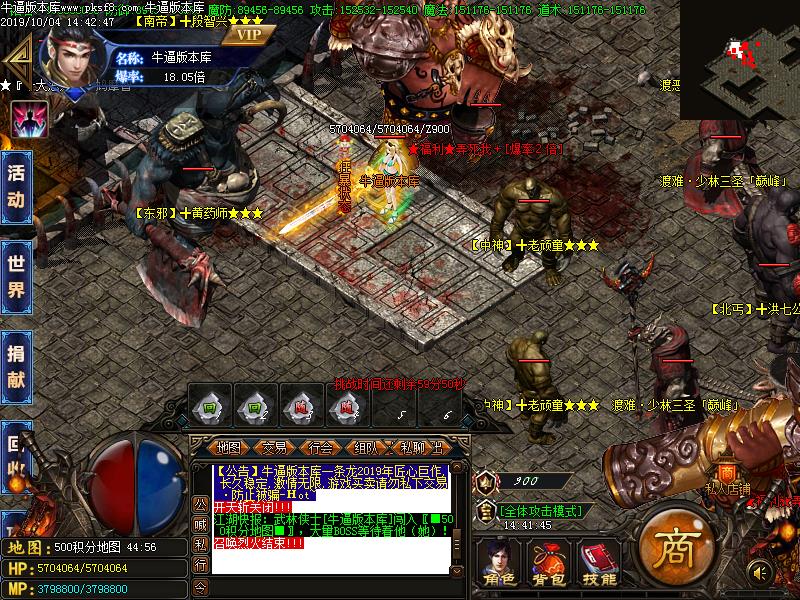Open the 行会 guild tab

320,446
